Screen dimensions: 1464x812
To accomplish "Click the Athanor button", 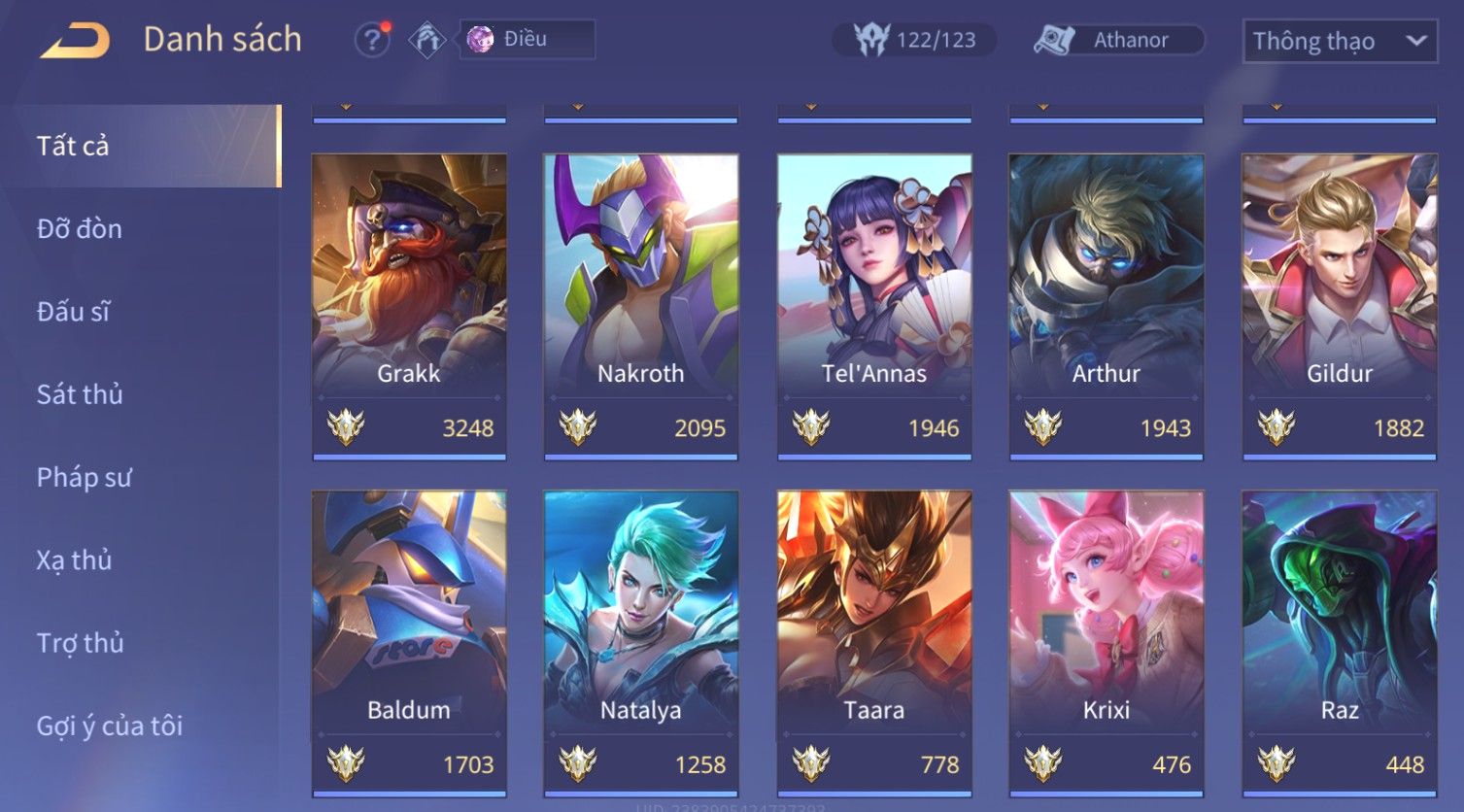I will click(1117, 40).
